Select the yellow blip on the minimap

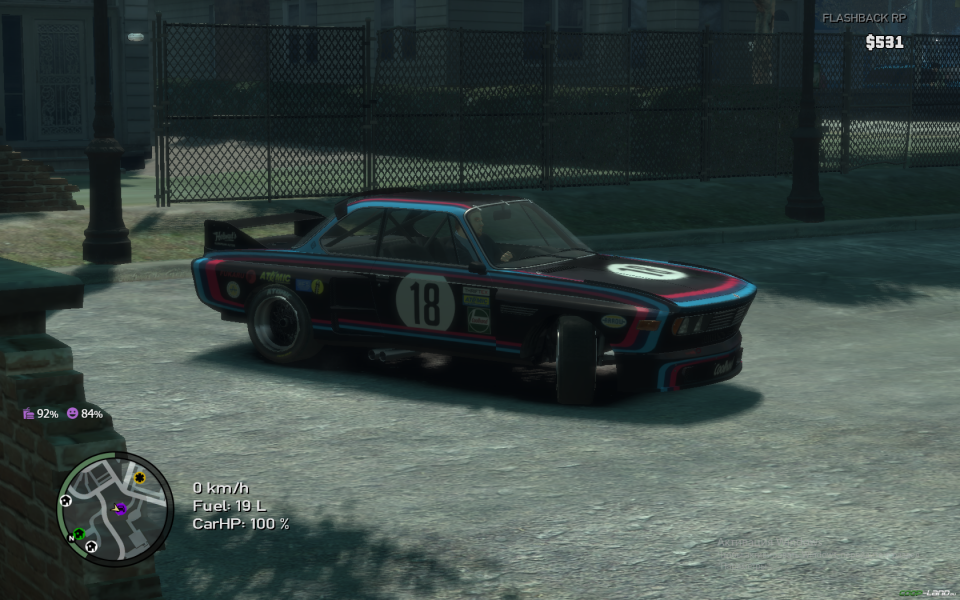coord(139,478)
